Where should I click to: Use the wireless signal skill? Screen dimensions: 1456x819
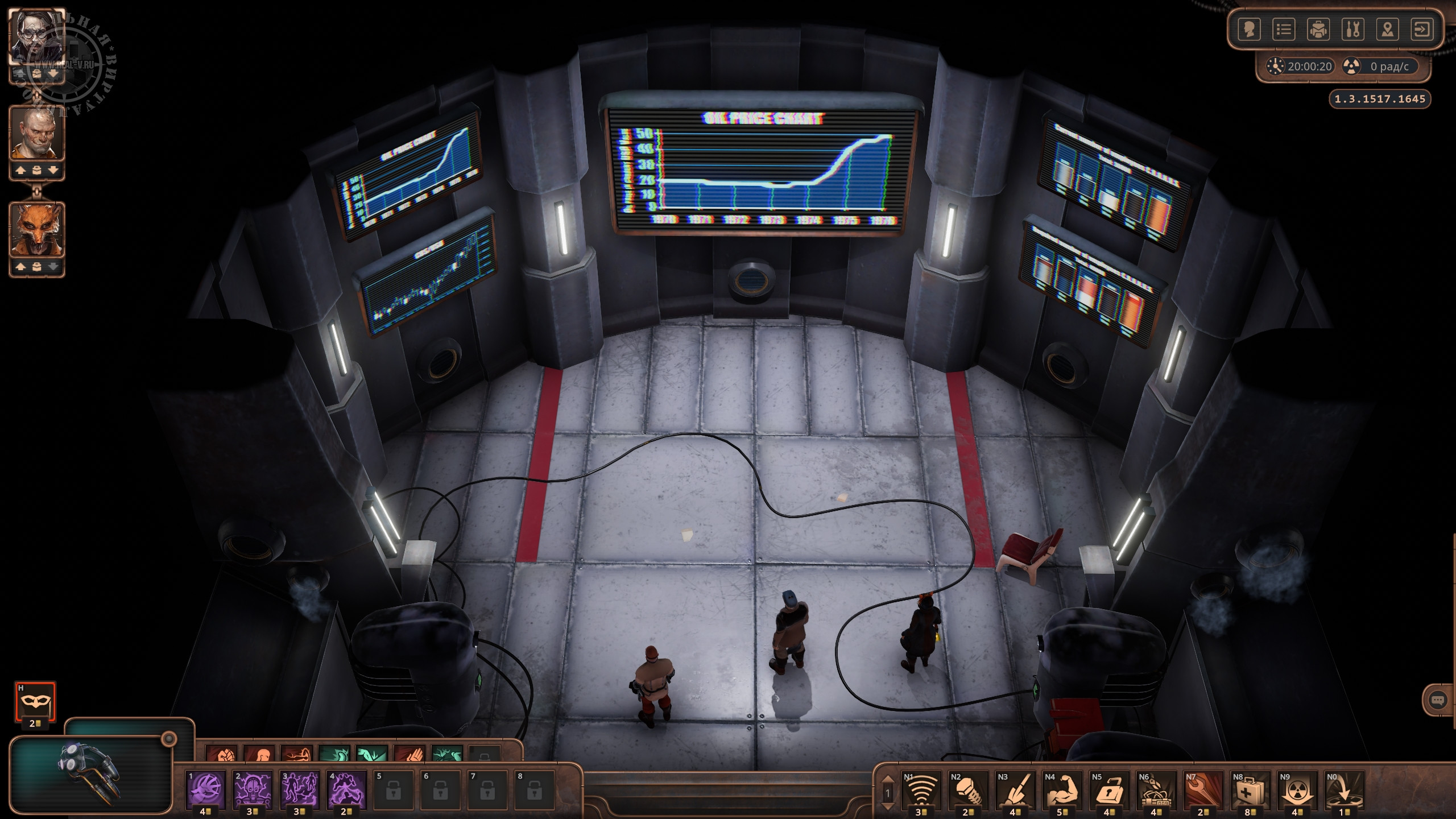tap(921, 789)
